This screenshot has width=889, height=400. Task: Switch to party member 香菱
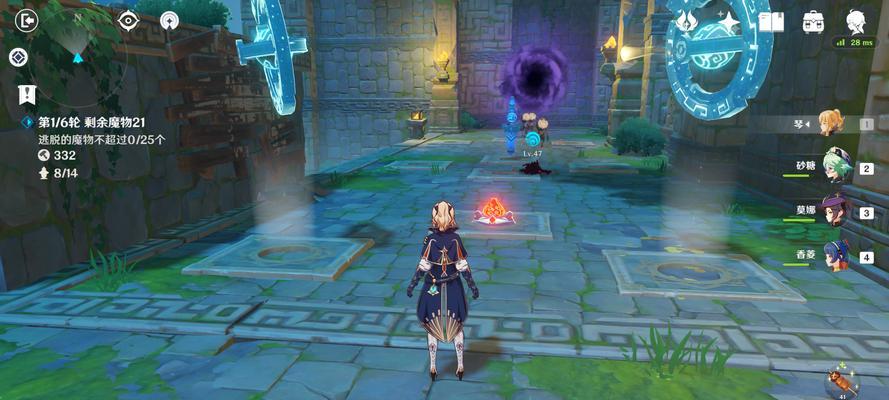click(836, 255)
